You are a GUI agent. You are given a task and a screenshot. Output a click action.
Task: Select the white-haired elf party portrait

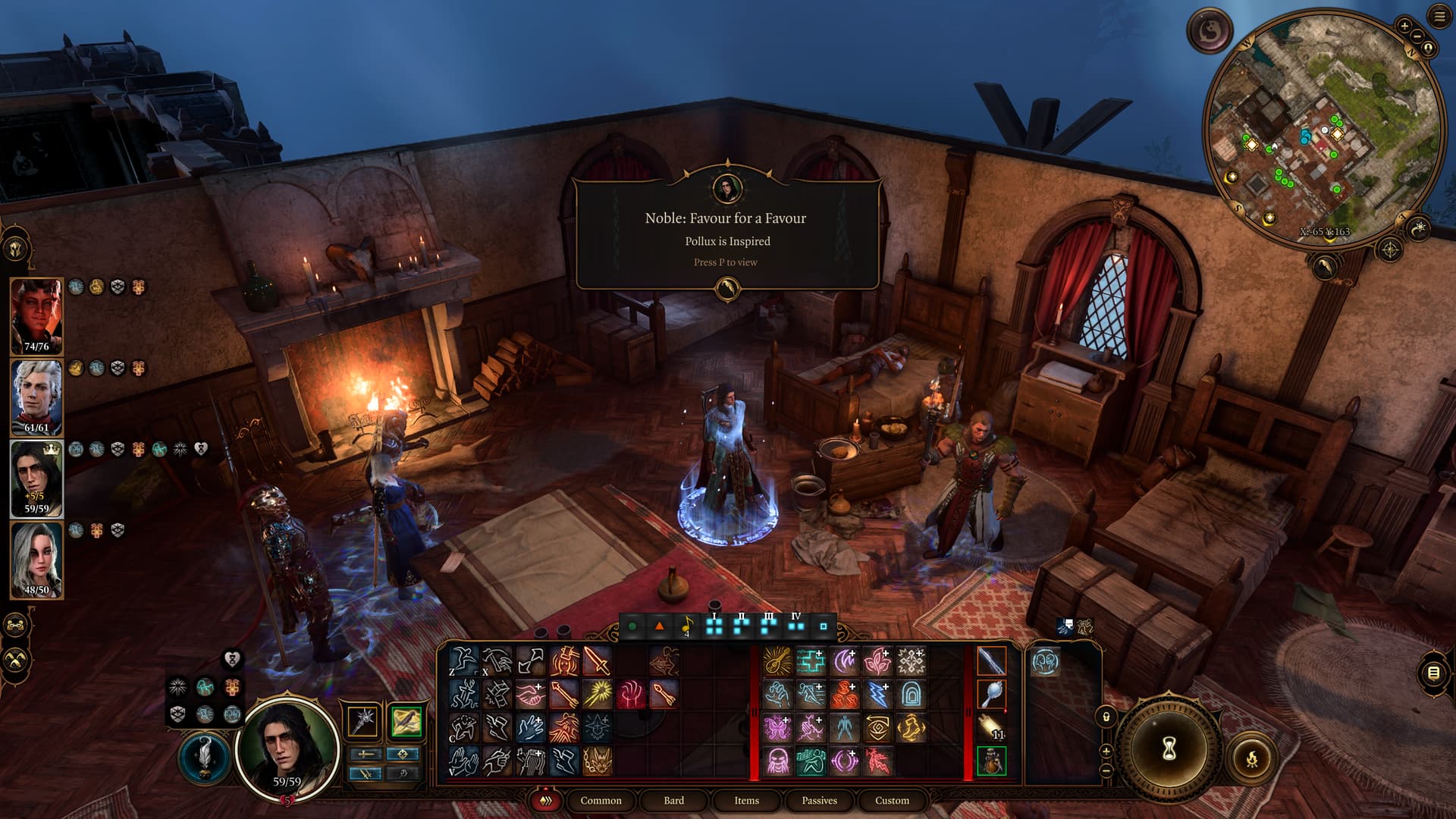(x=36, y=397)
